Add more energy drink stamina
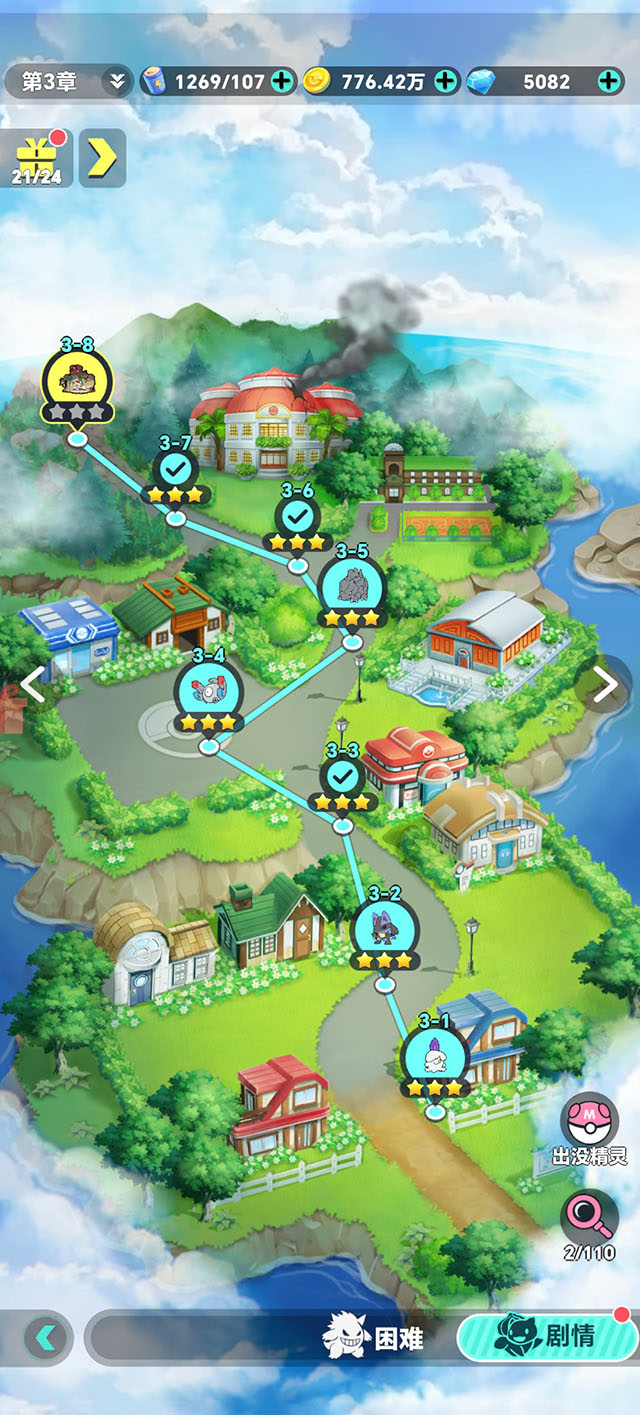The image size is (640, 1415). pyautogui.click(x=283, y=82)
